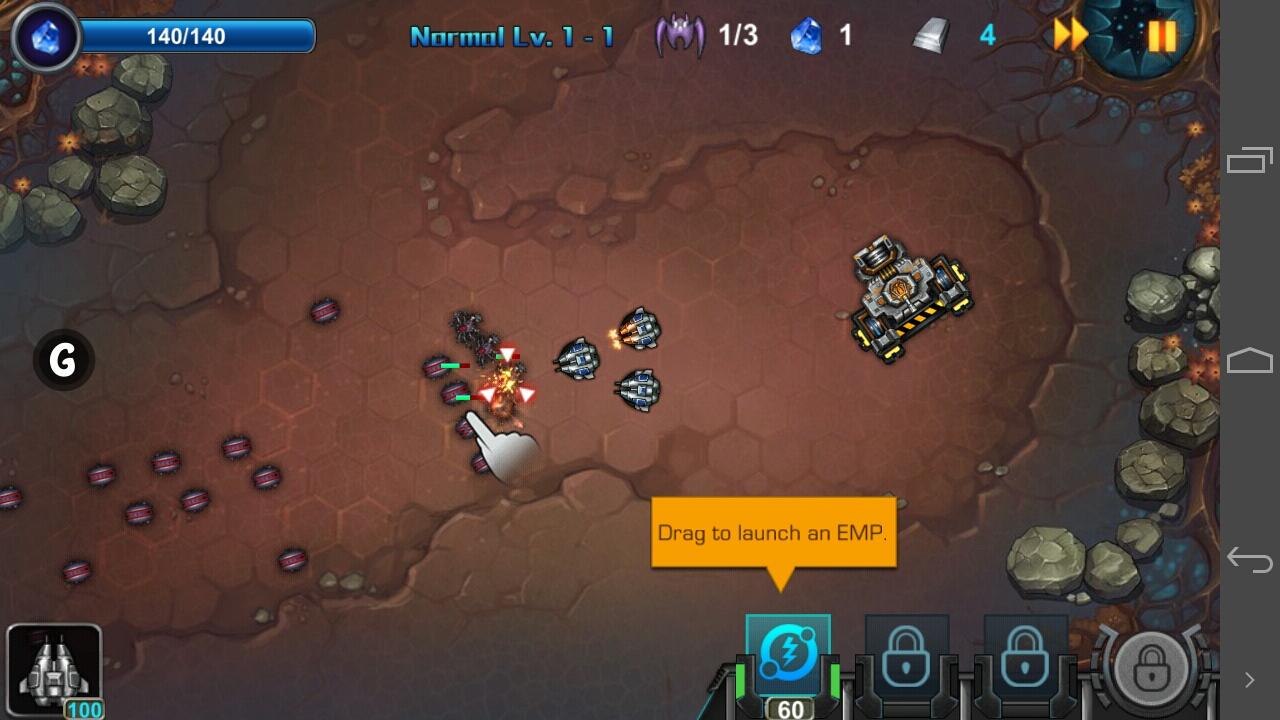Dismiss the 'Drag to launch an EMP' tooltip

point(772,532)
